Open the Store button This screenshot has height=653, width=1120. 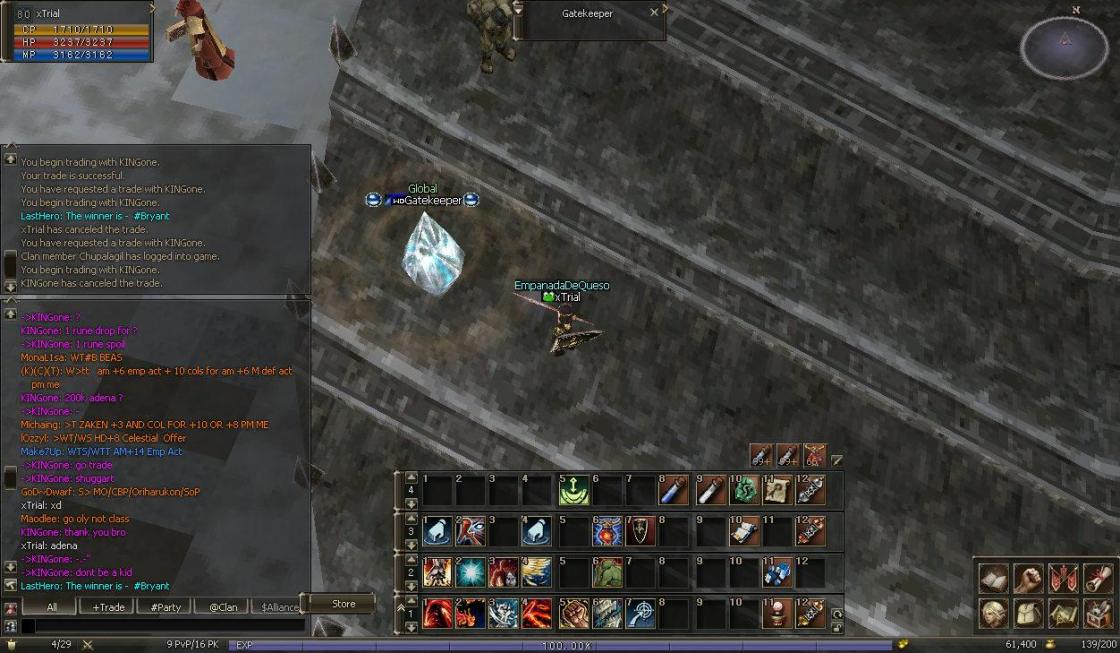tap(343, 604)
